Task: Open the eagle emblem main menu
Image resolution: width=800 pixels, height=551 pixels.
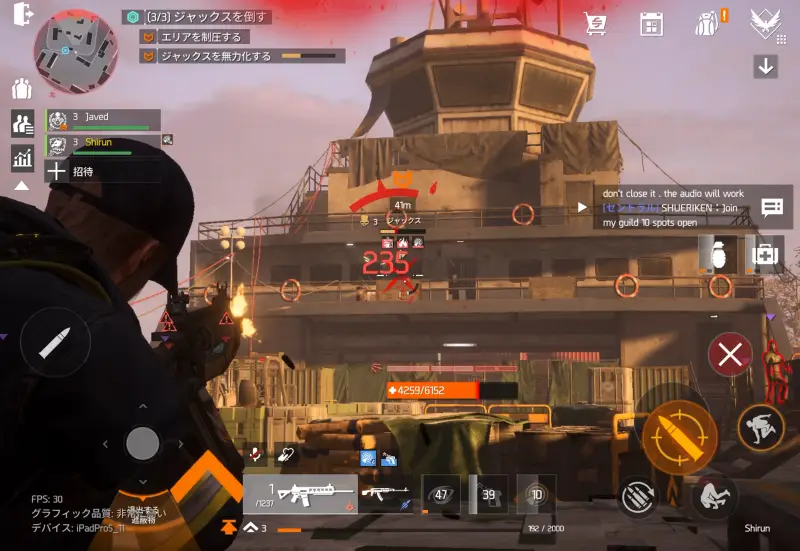Action: [x=766, y=23]
